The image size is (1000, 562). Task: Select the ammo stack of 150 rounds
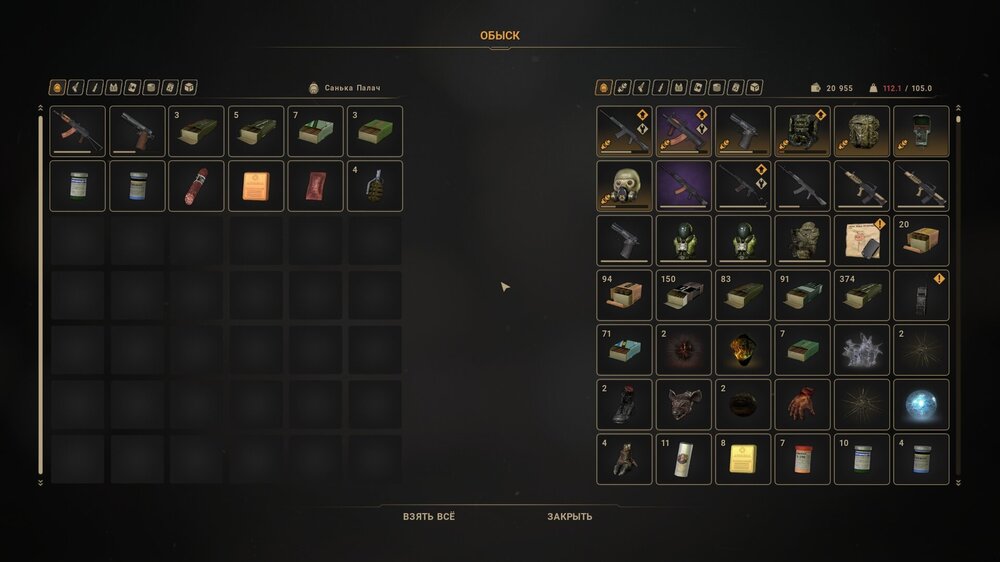(684, 295)
